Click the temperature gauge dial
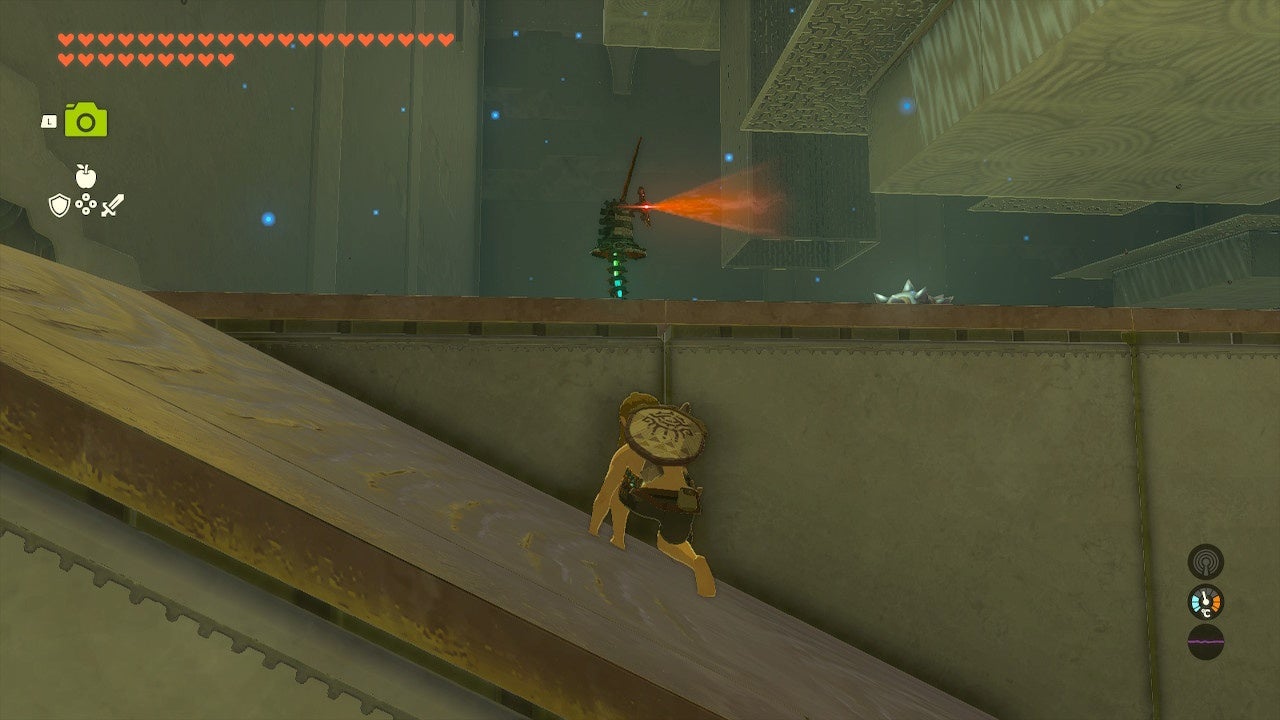The width and height of the screenshot is (1280, 720). [1204, 600]
